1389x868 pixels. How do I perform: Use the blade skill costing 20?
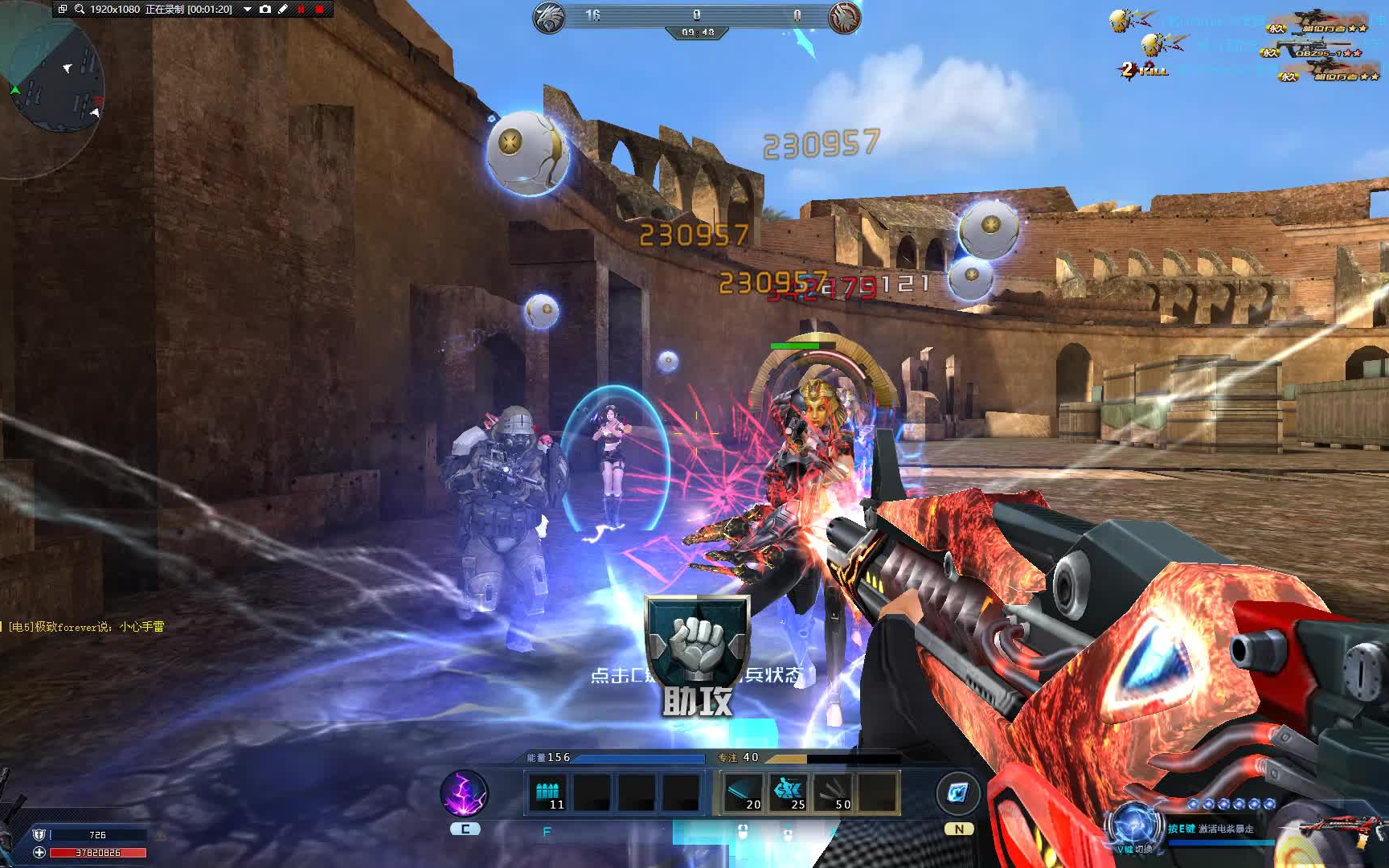(744, 793)
